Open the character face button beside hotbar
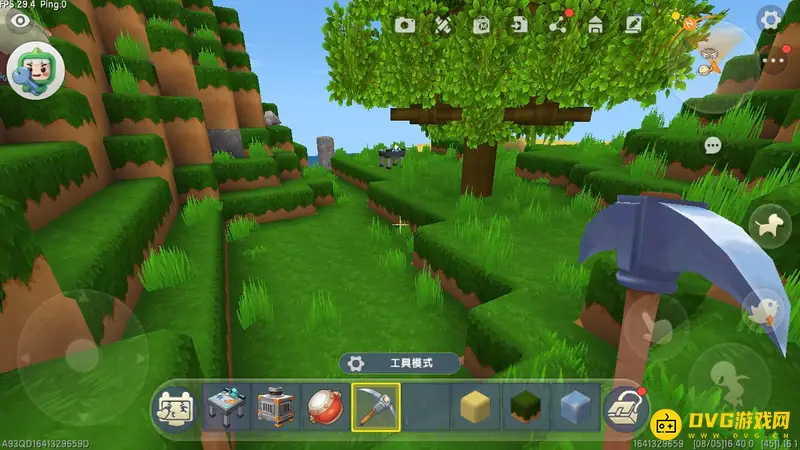 (x=175, y=408)
